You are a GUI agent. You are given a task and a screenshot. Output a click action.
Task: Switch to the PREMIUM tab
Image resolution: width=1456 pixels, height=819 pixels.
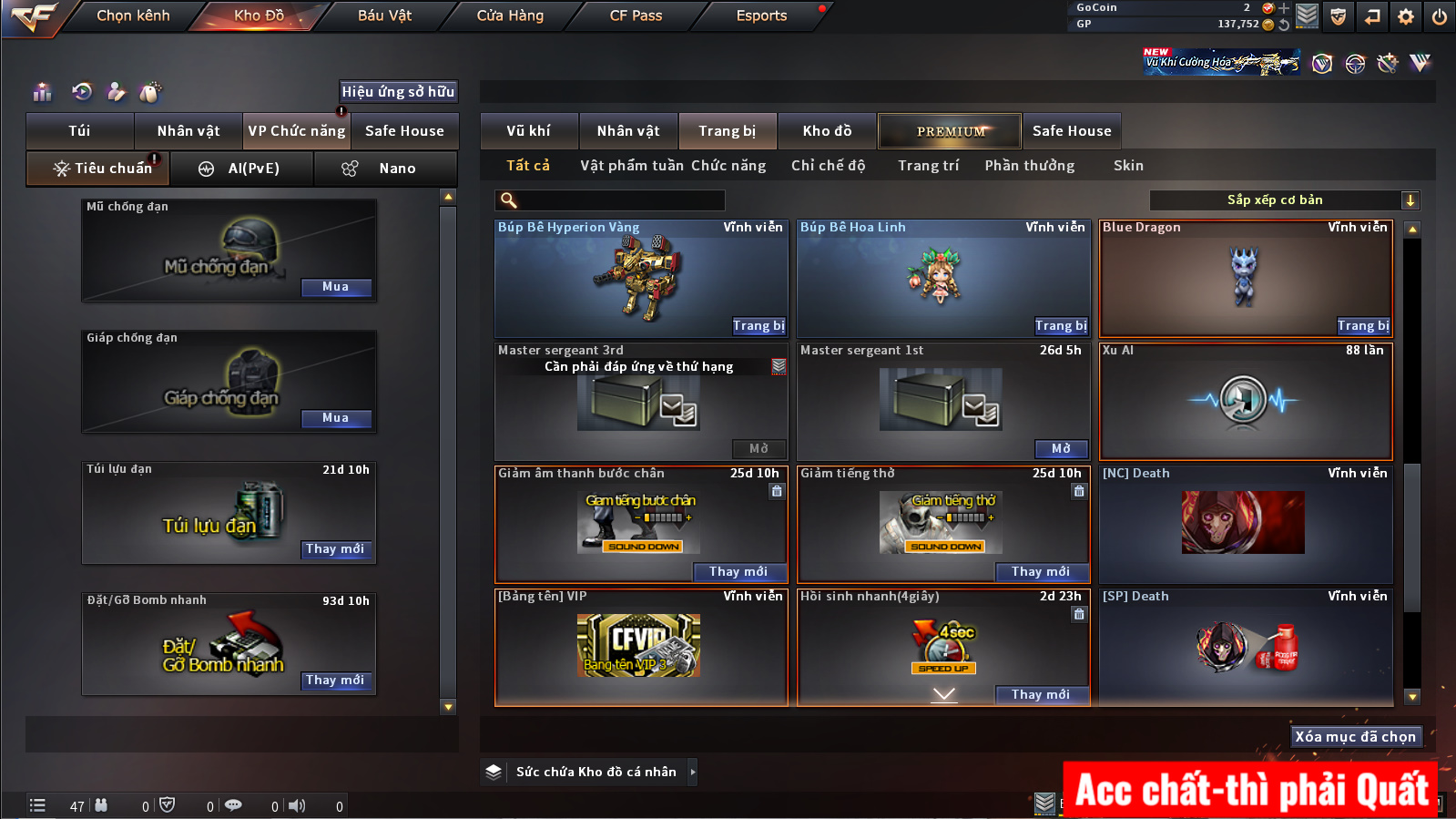click(950, 131)
